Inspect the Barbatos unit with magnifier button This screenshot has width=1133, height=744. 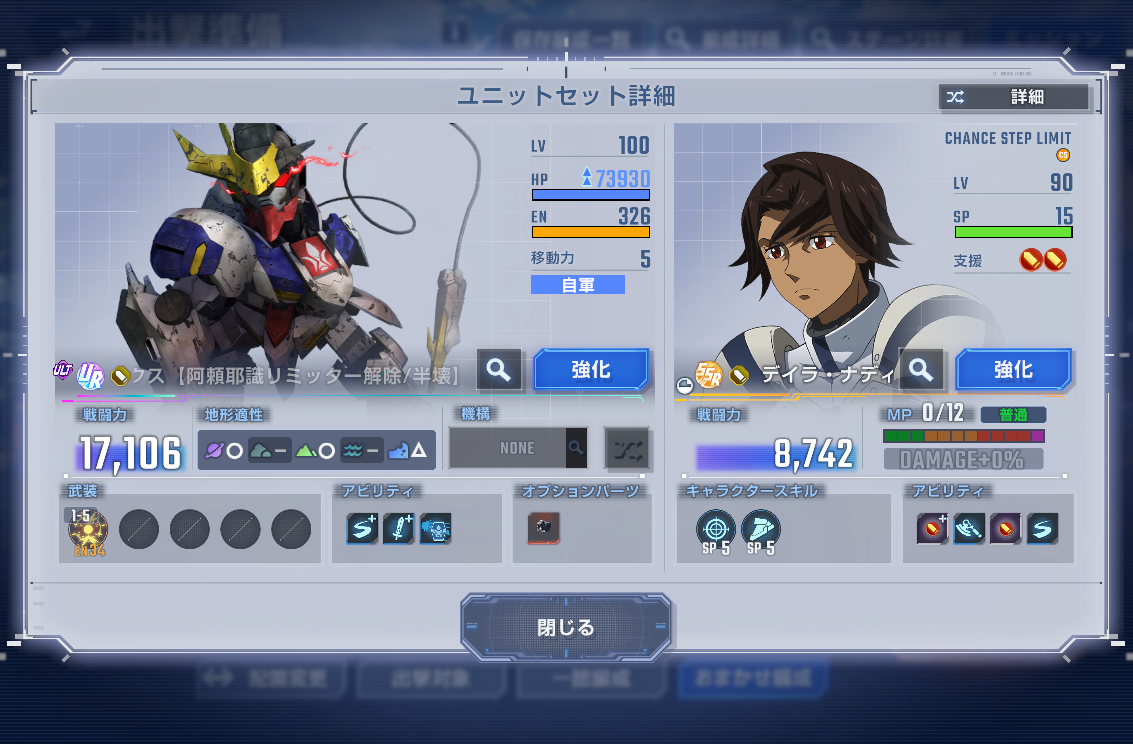pos(499,370)
